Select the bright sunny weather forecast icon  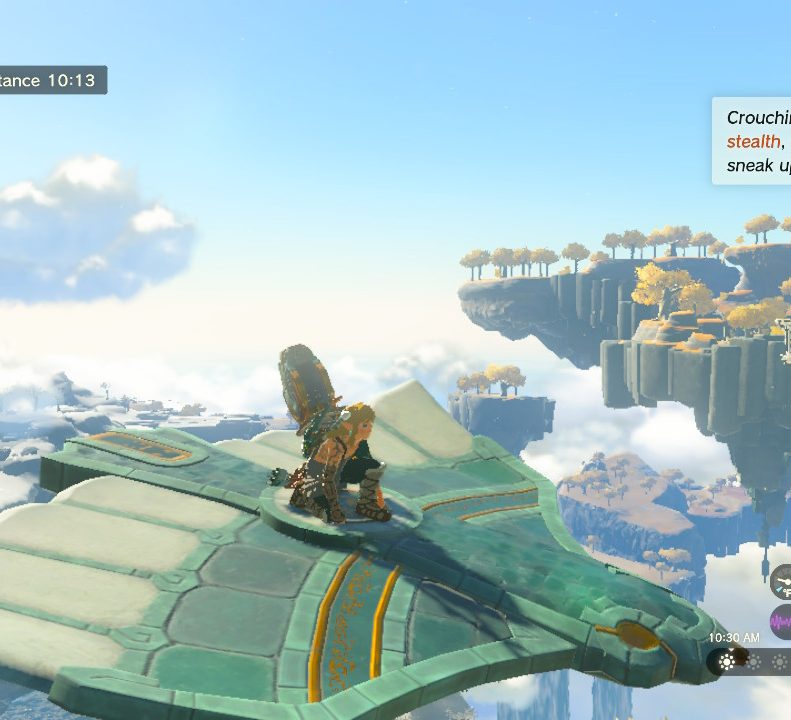click(728, 662)
